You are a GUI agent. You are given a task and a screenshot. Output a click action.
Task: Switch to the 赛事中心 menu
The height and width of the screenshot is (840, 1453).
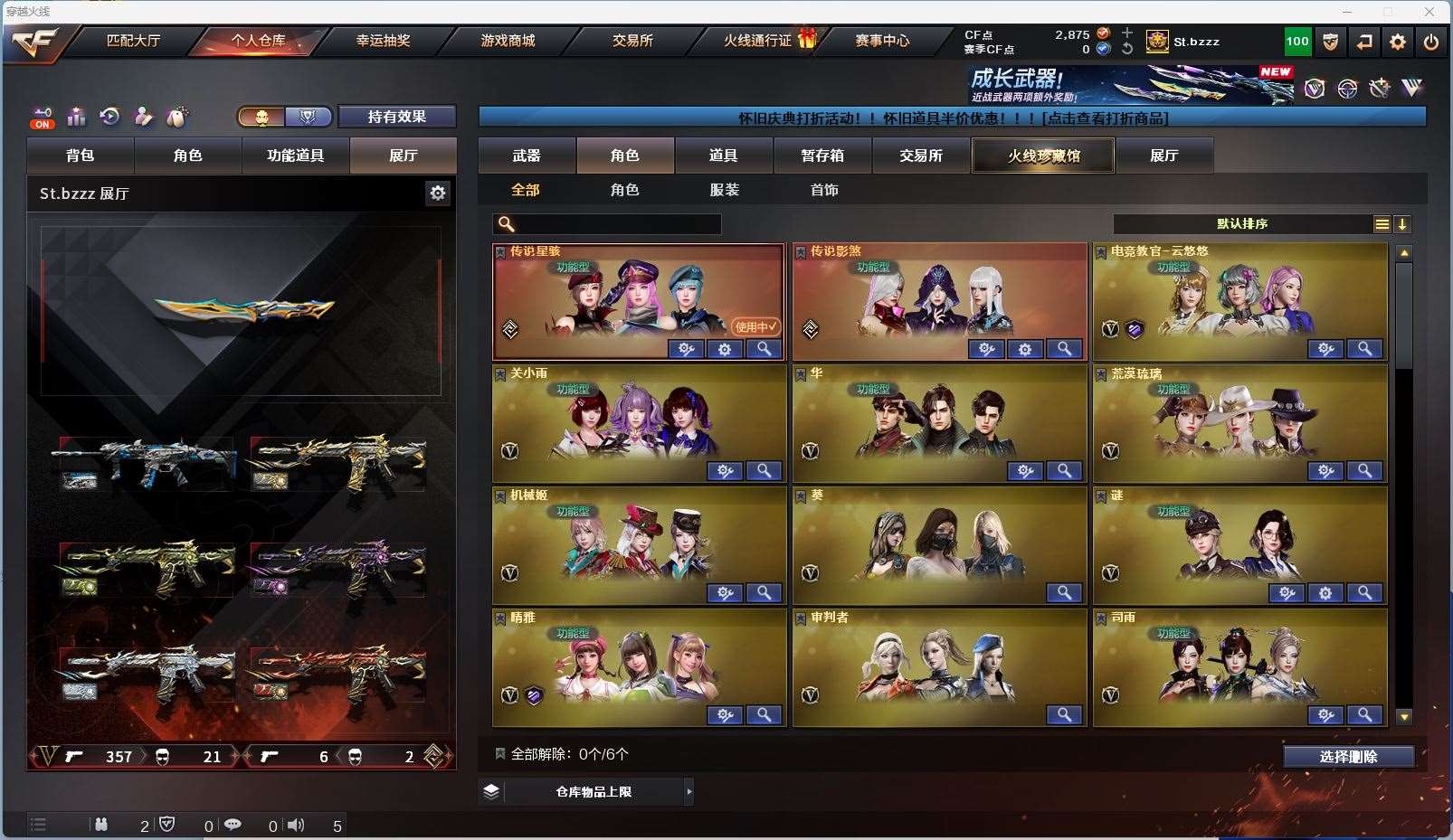[x=882, y=41]
